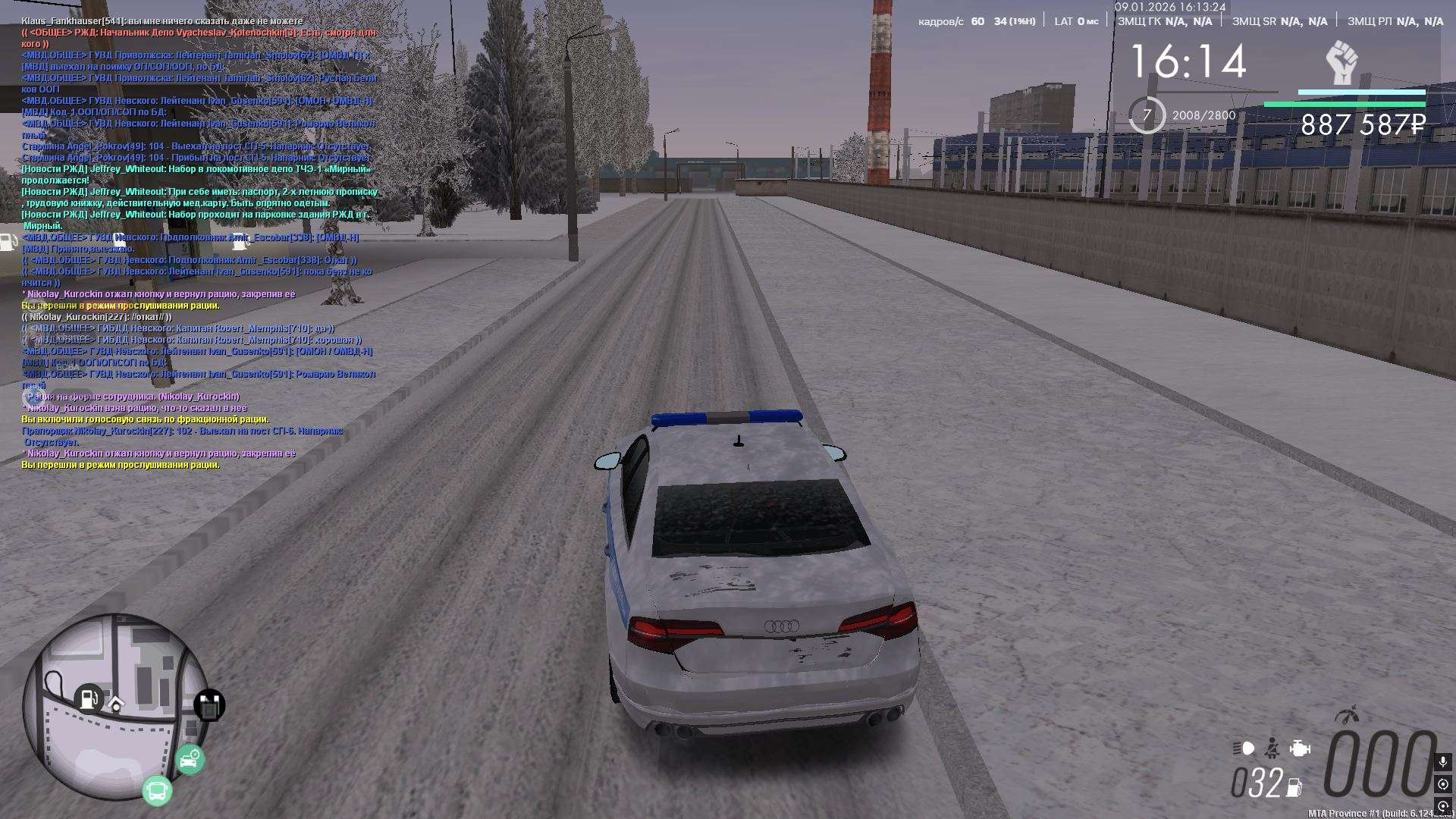Click the player level 7 circle
The image size is (1456, 819).
[x=1147, y=115]
